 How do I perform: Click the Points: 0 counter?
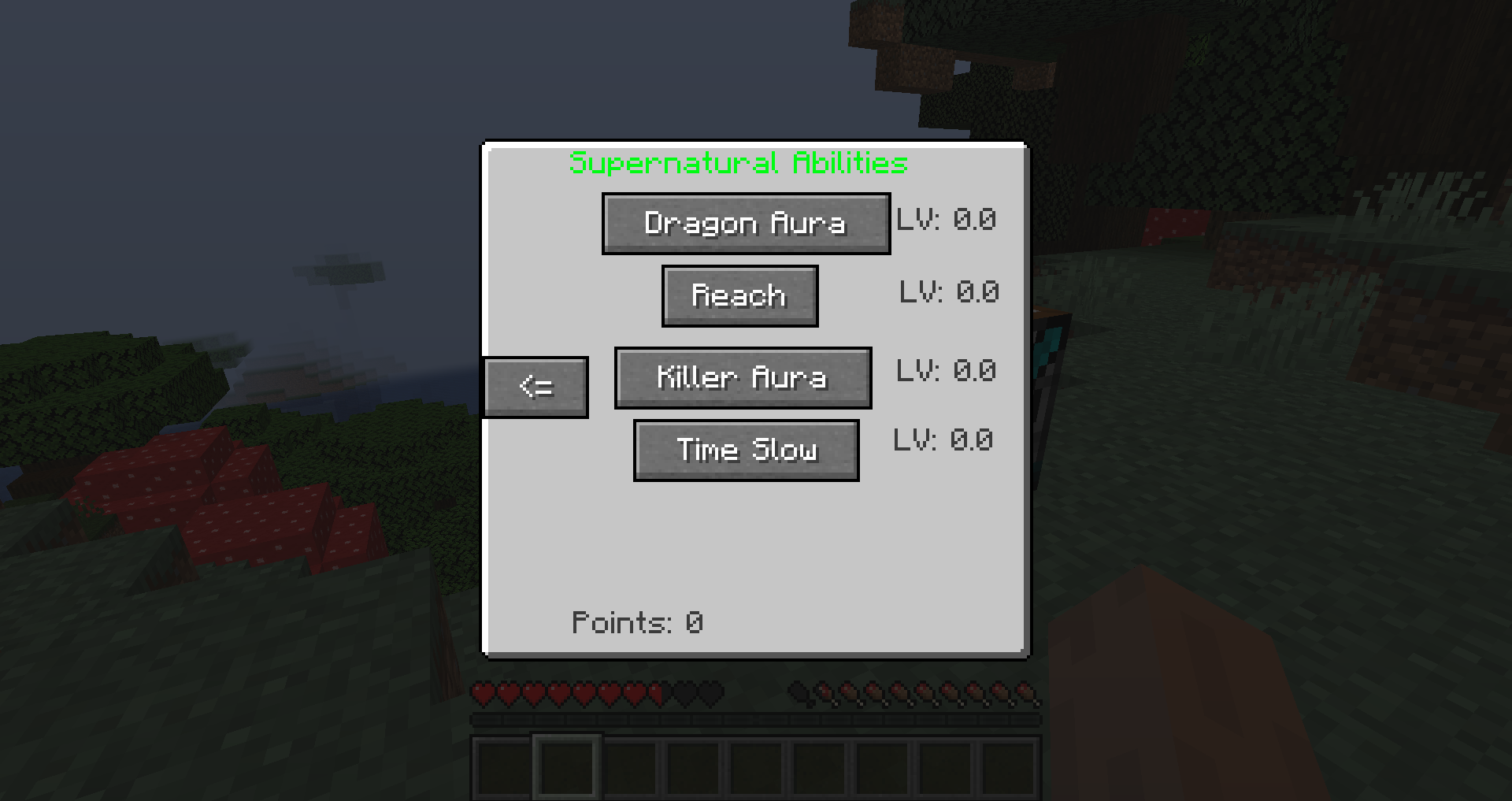click(x=637, y=622)
